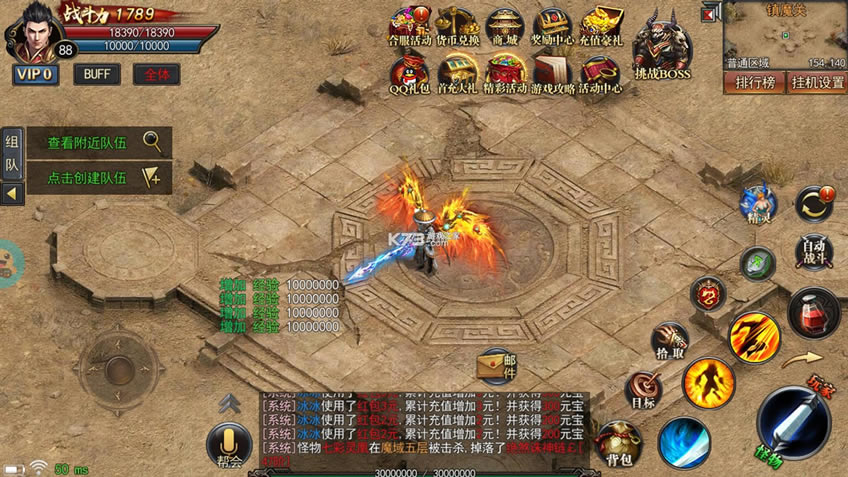Open the 背包 backpack

click(x=619, y=445)
